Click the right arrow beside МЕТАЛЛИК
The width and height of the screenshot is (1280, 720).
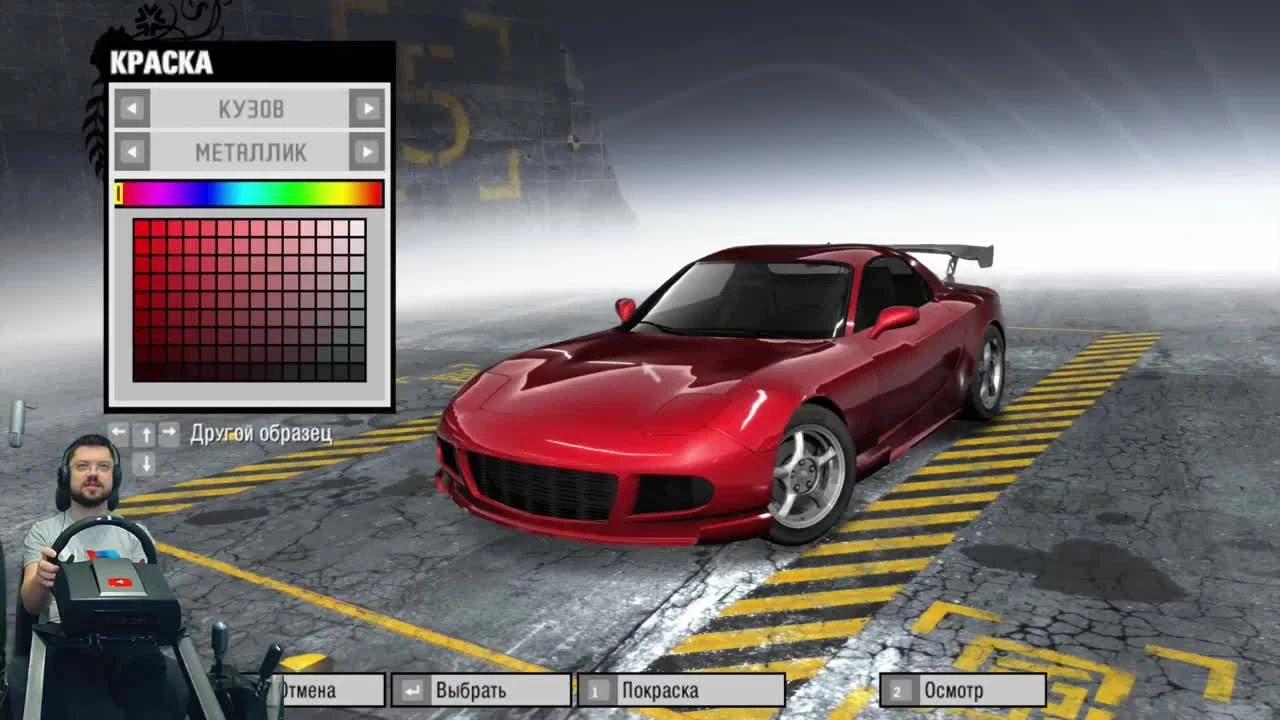tap(368, 151)
